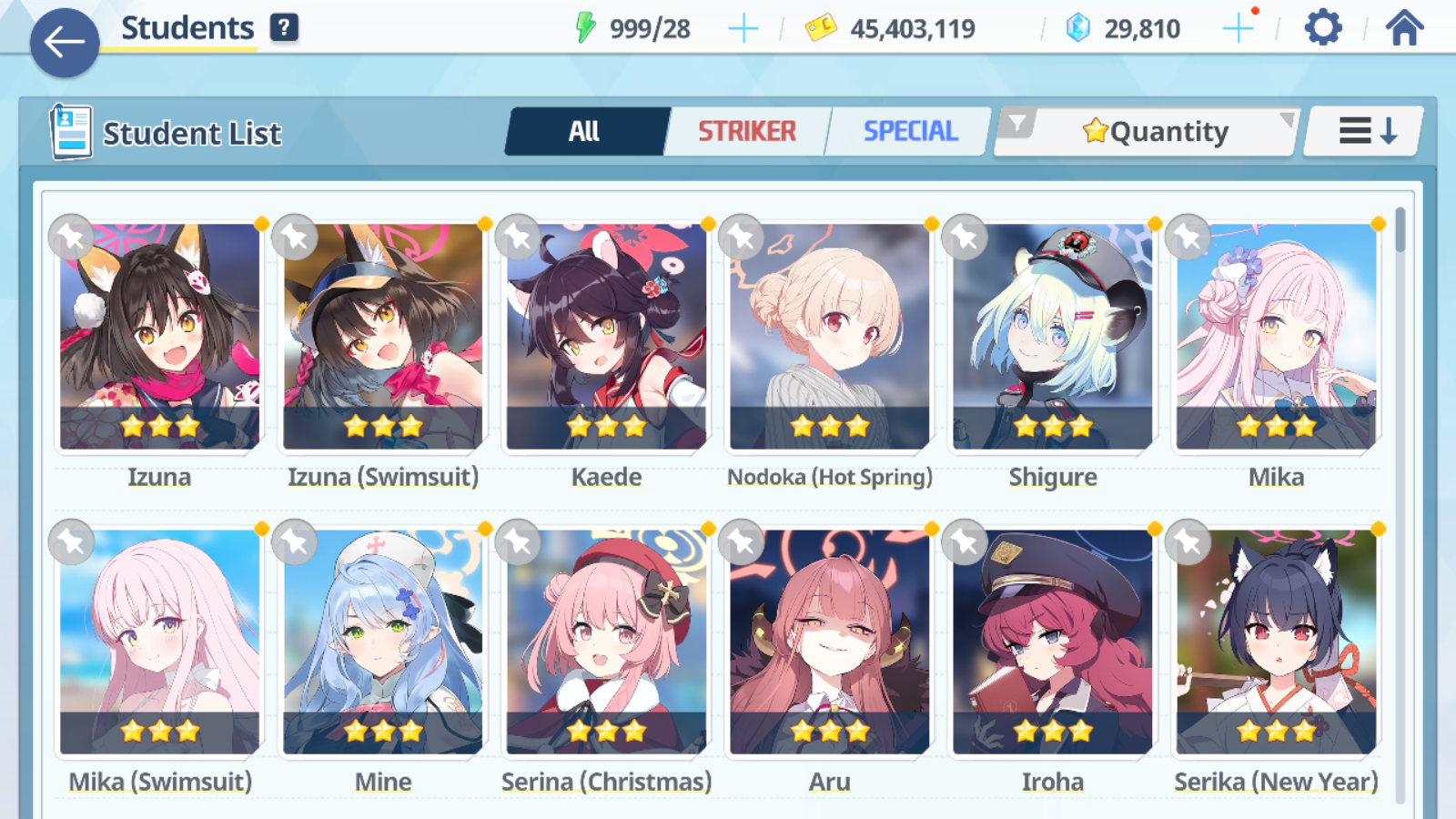
Task: Select the All tab
Action: click(x=587, y=131)
